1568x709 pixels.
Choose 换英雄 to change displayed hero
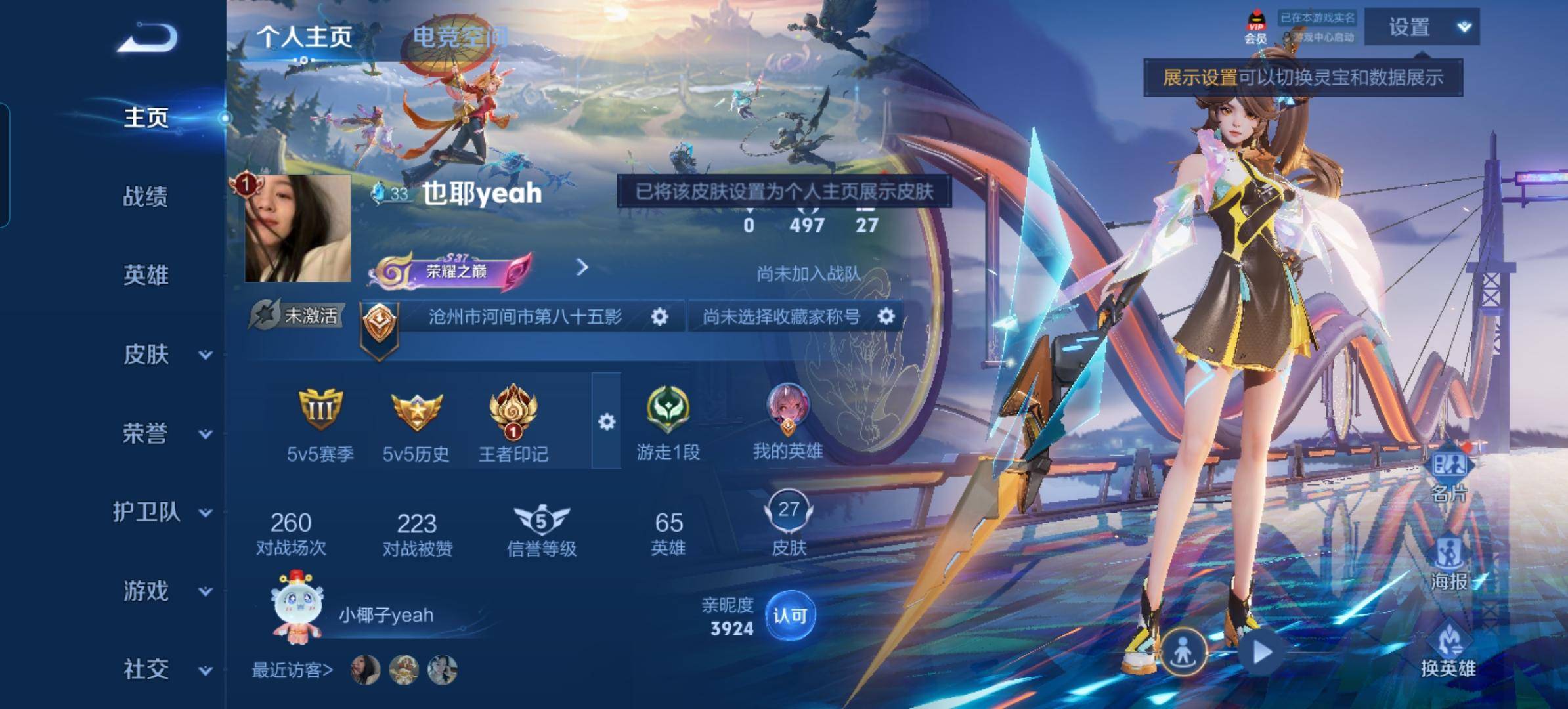click(1448, 651)
